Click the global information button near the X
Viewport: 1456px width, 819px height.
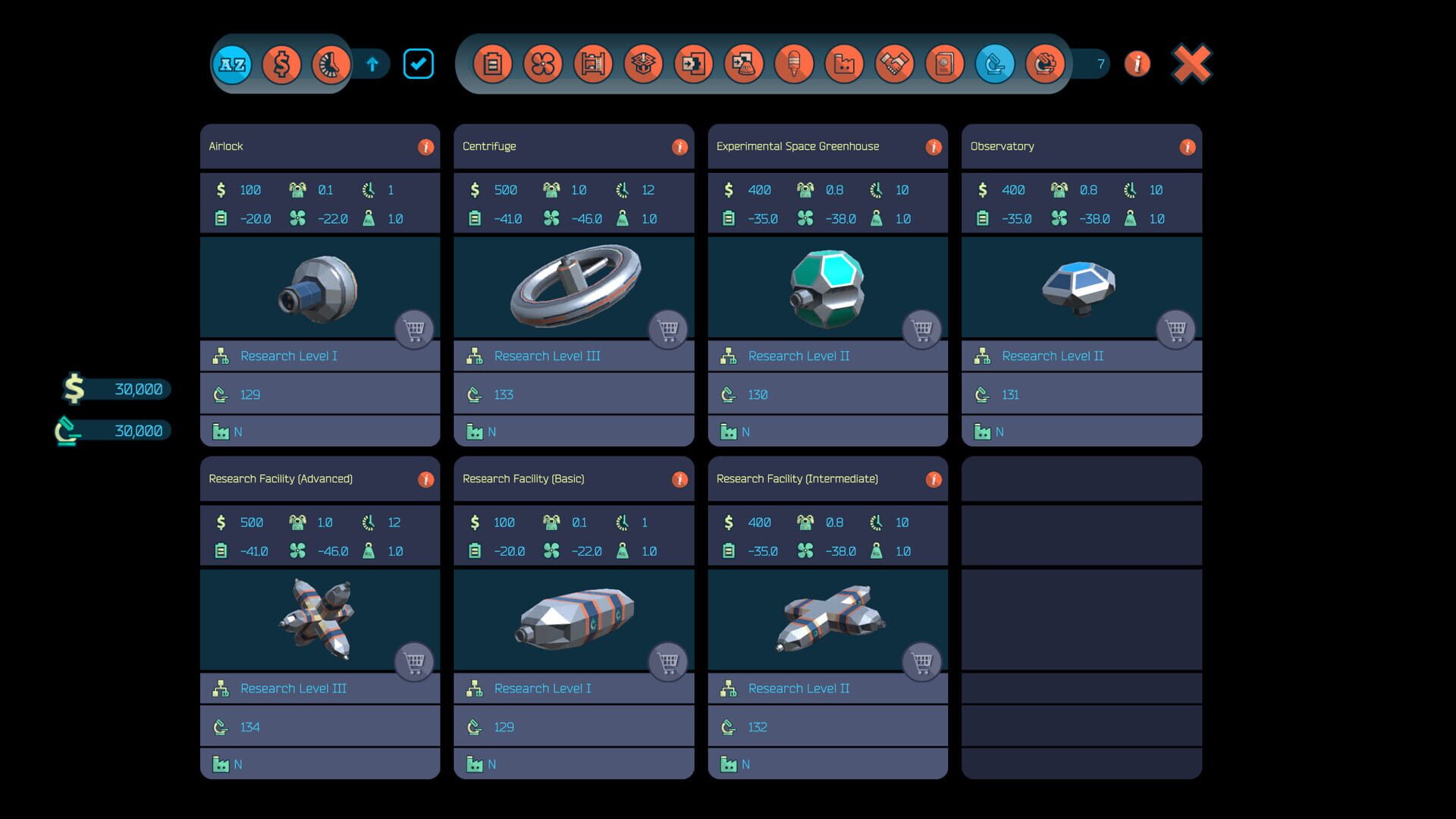click(1137, 64)
